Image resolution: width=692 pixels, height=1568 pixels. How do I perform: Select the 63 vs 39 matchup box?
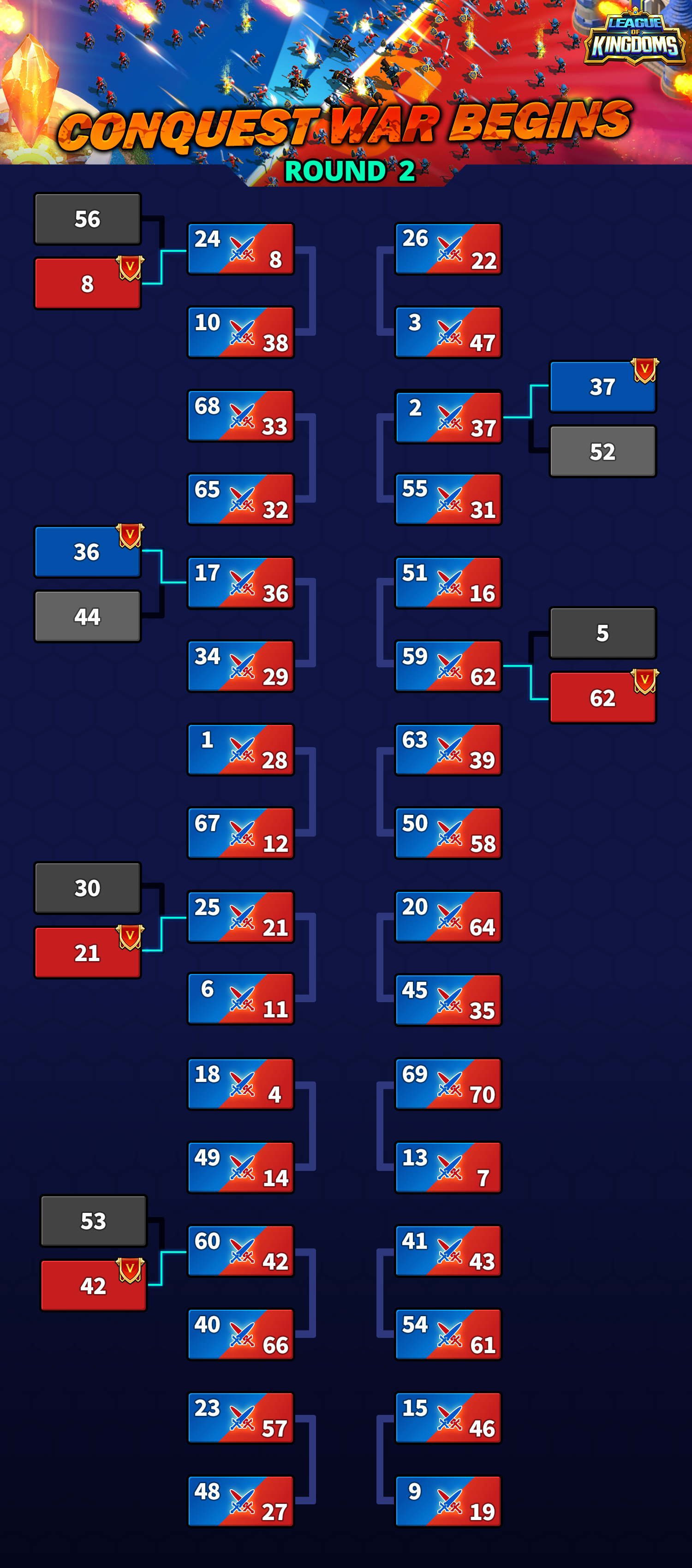pos(448,750)
